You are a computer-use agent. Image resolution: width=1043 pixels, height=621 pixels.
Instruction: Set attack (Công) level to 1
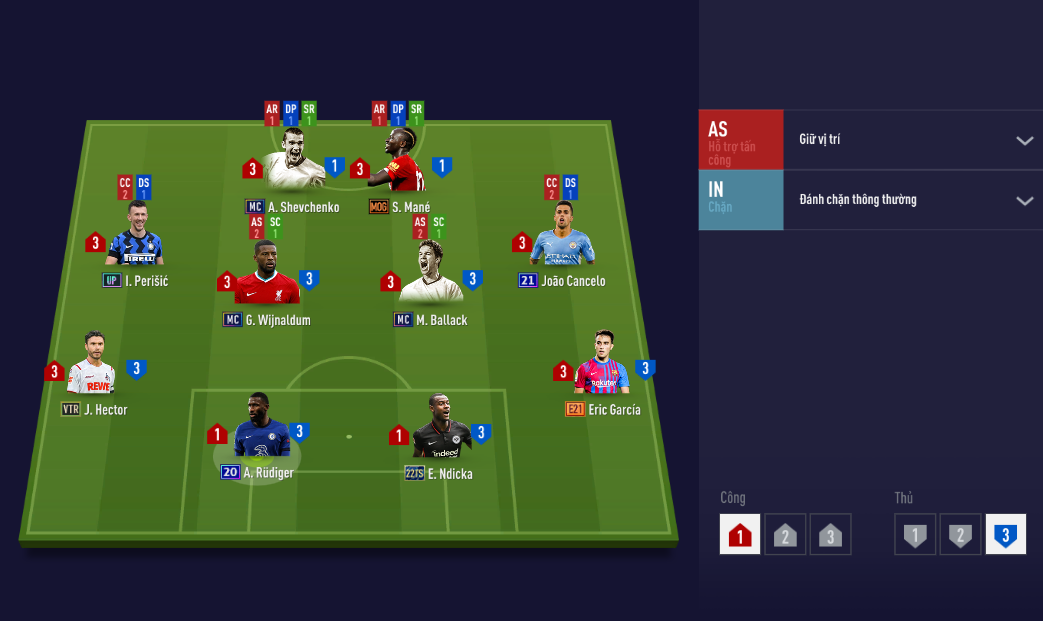pos(740,535)
